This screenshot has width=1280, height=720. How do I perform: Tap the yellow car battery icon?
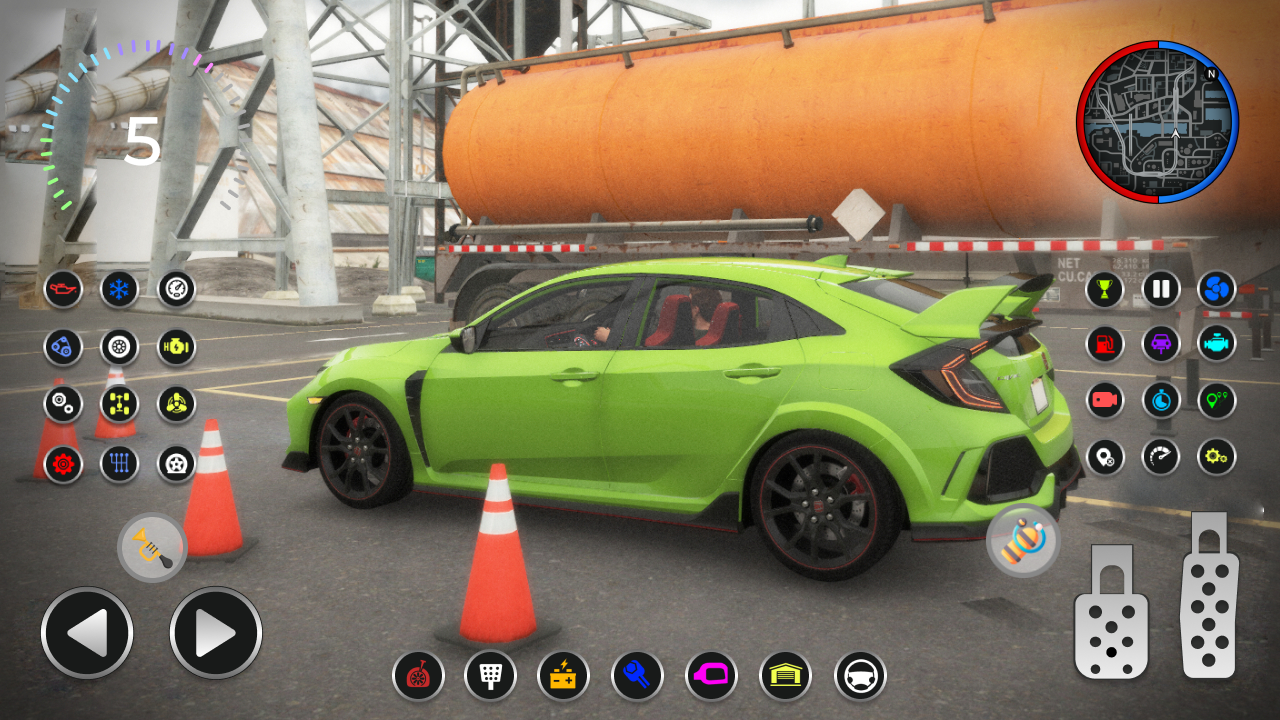(x=563, y=676)
